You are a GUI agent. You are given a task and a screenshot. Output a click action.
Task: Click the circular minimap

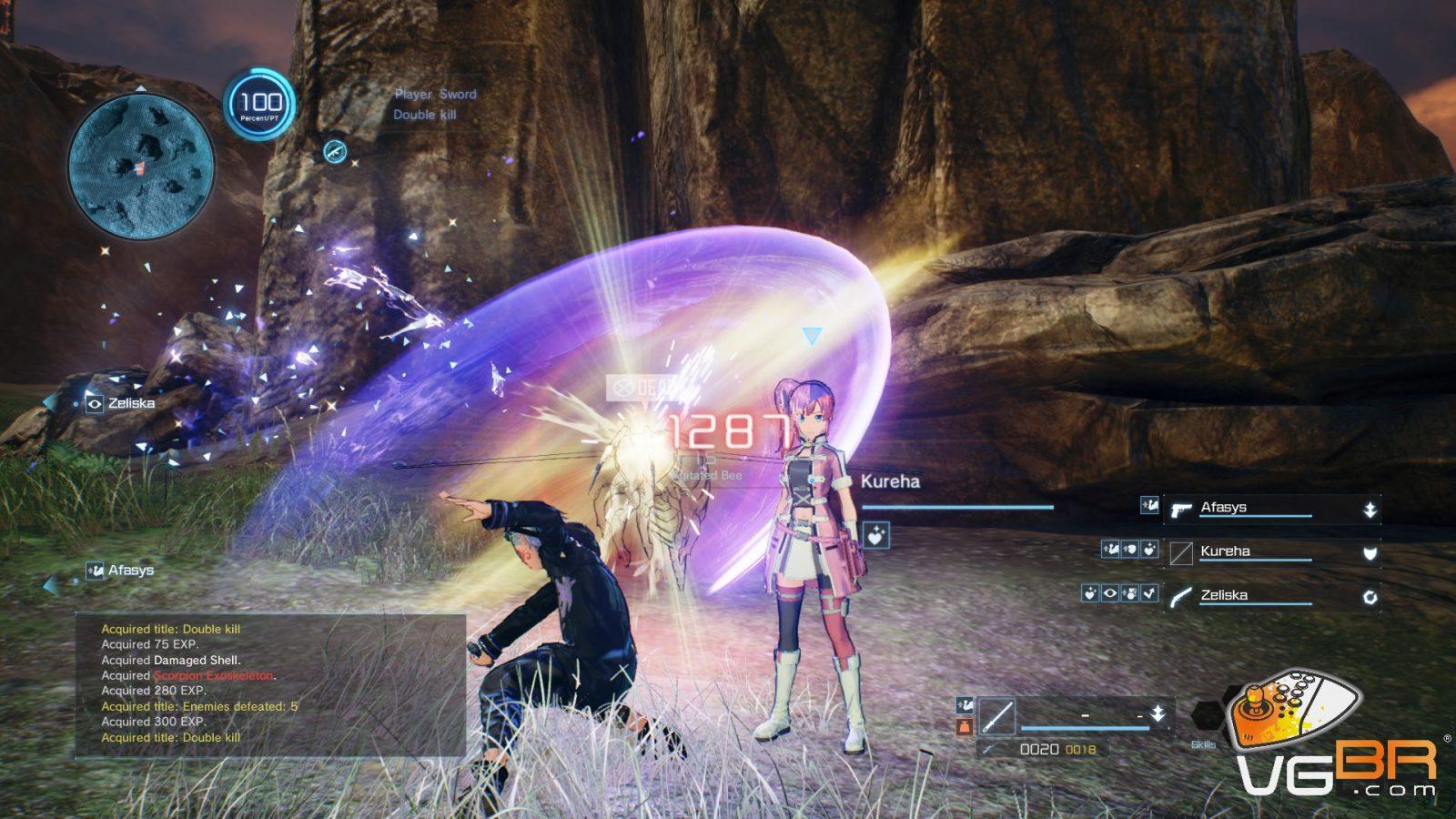[141, 166]
